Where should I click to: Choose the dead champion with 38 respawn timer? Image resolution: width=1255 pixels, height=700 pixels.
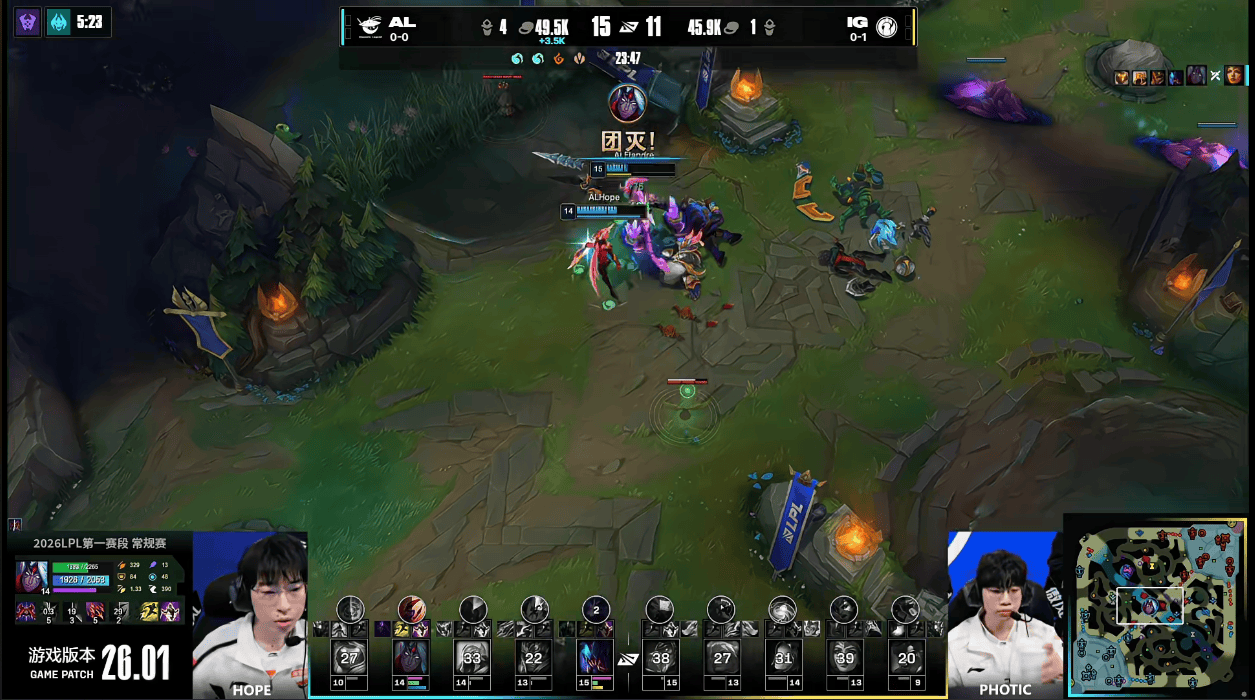pyautogui.click(x=660, y=657)
